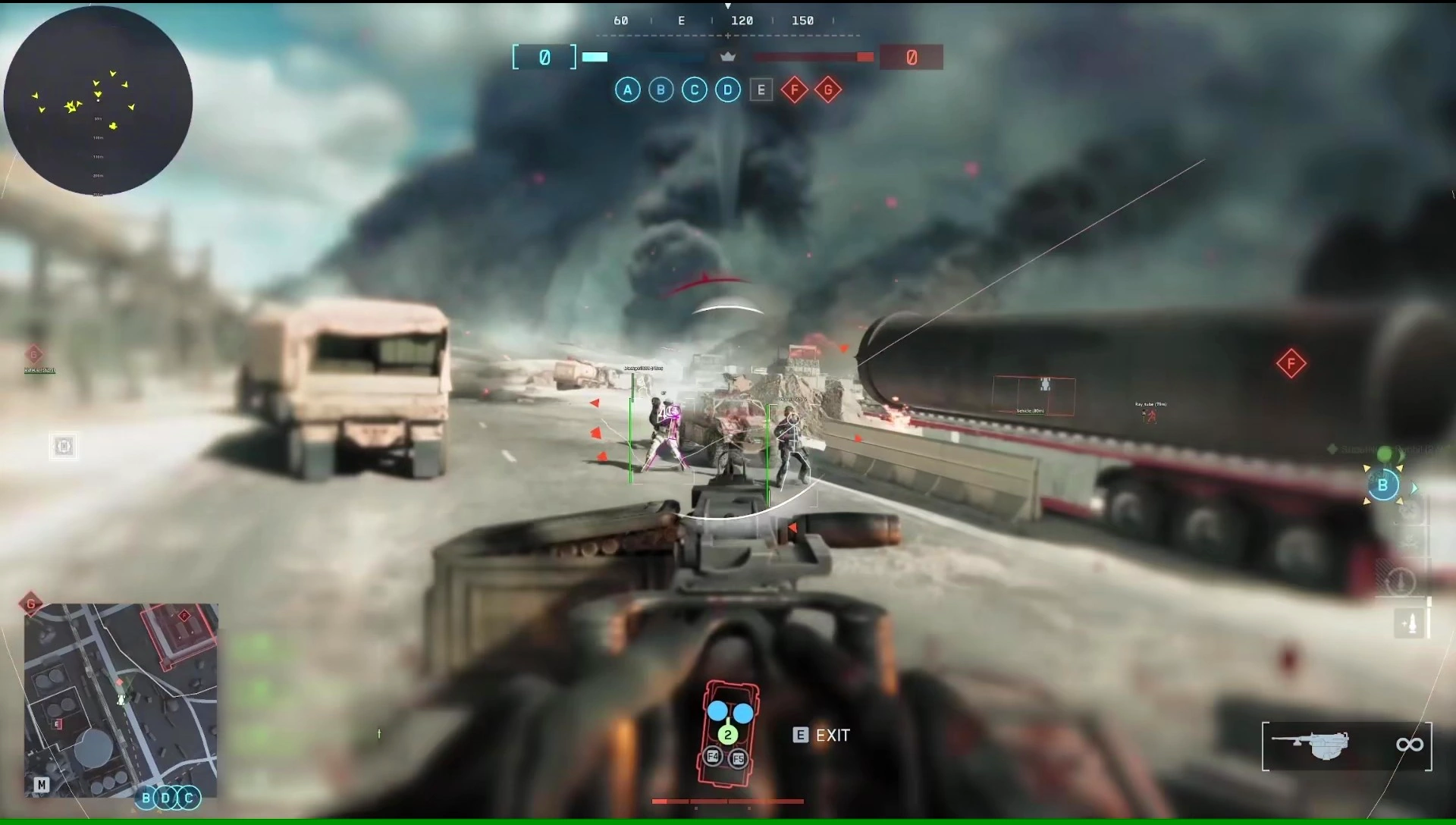This screenshot has width=1456, height=825.
Task: Click the F objective marker on the pipeline
Action: [1291, 364]
